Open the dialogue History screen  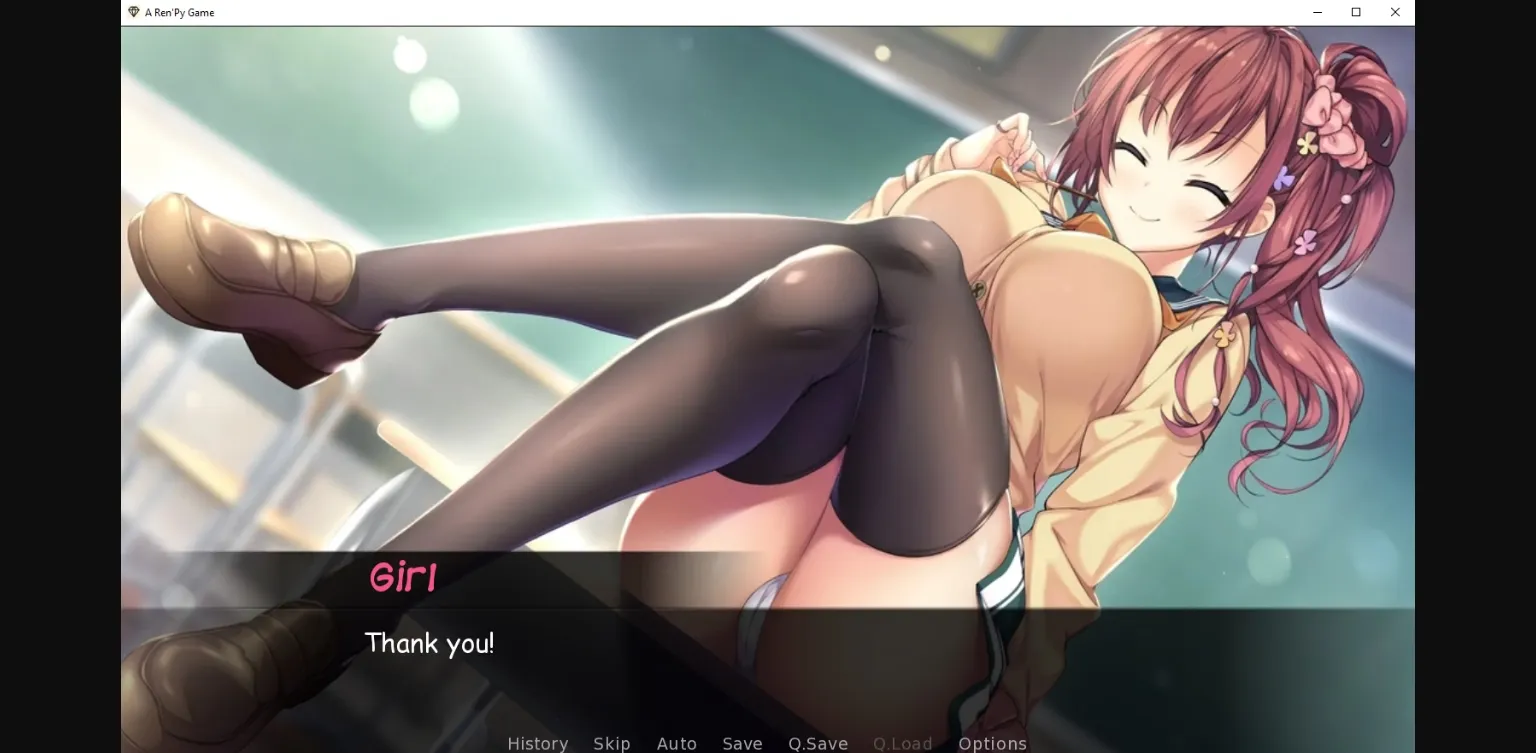(537, 744)
